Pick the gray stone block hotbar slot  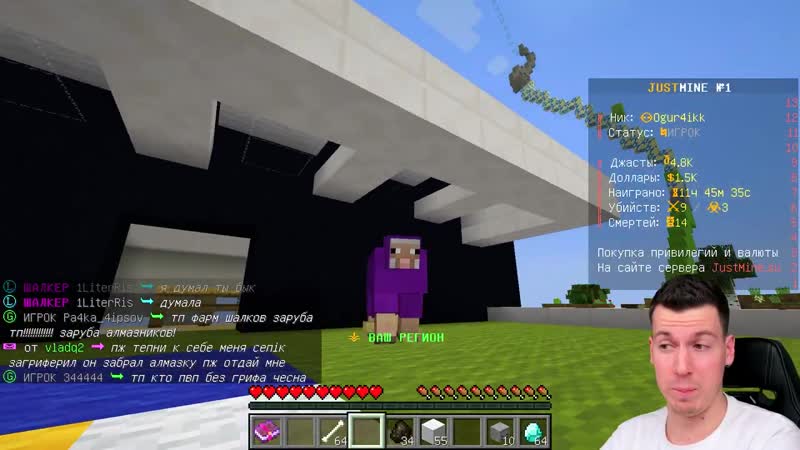coord(499,430)
